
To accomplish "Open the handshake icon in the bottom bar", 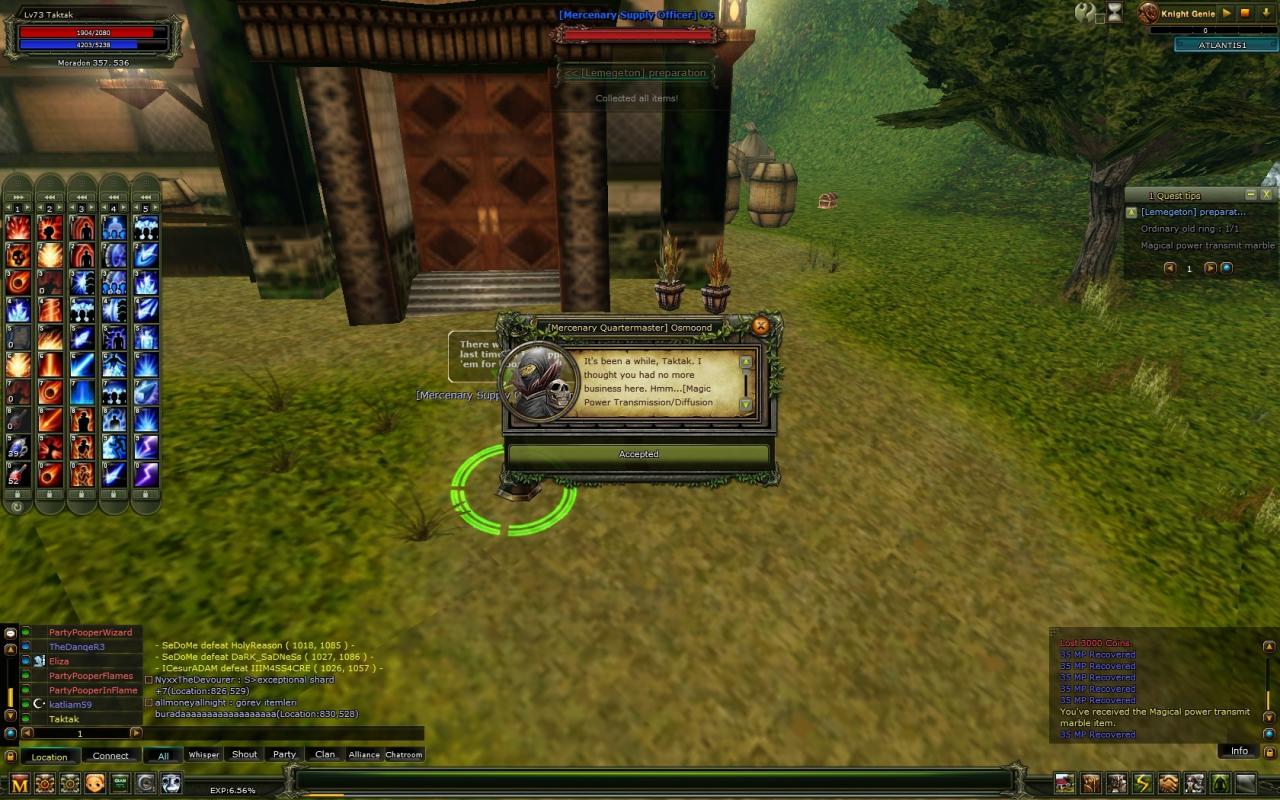I will pyautogui.click(x=1168, y=783).
